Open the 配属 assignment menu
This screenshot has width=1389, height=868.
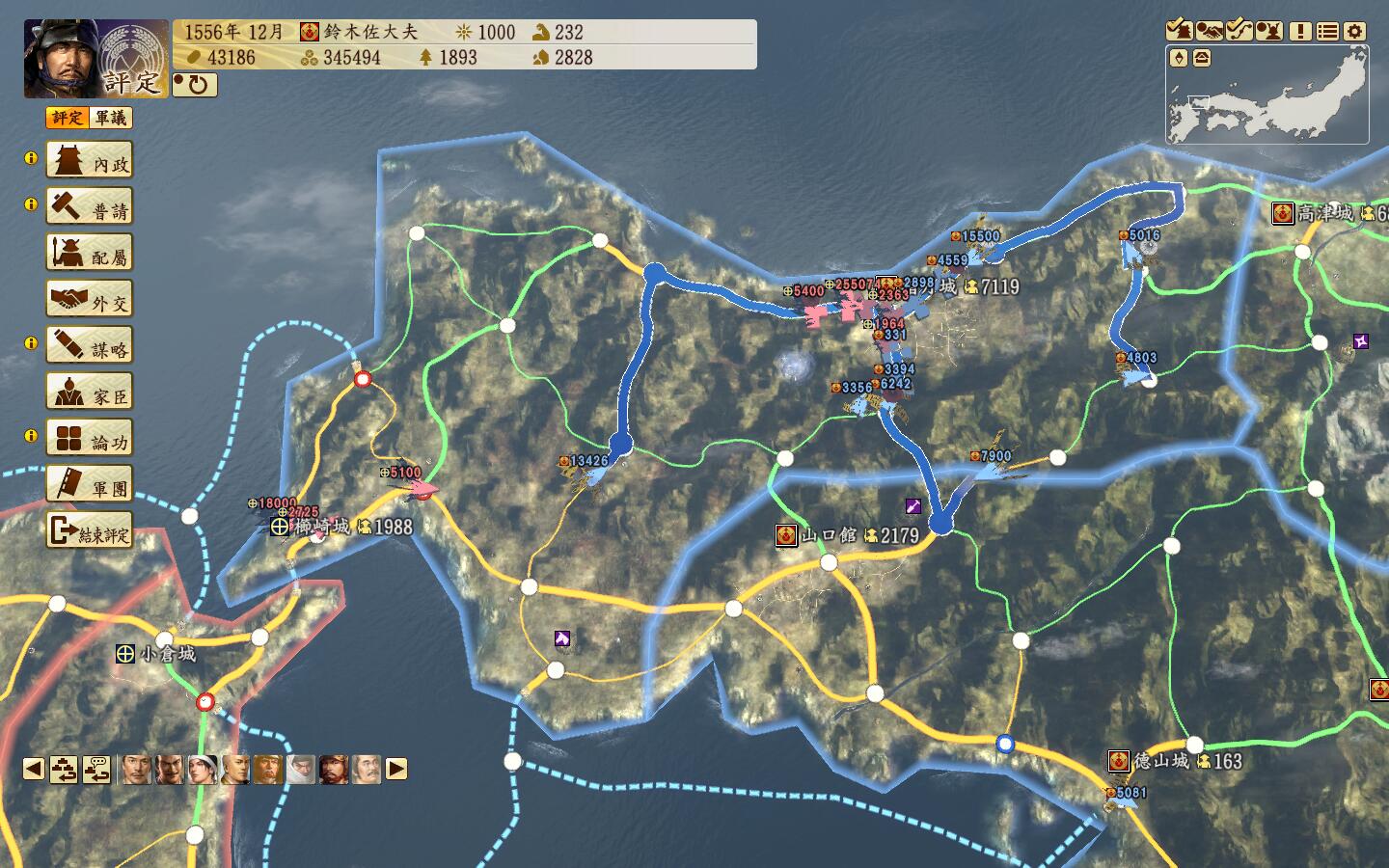[90, 254]
